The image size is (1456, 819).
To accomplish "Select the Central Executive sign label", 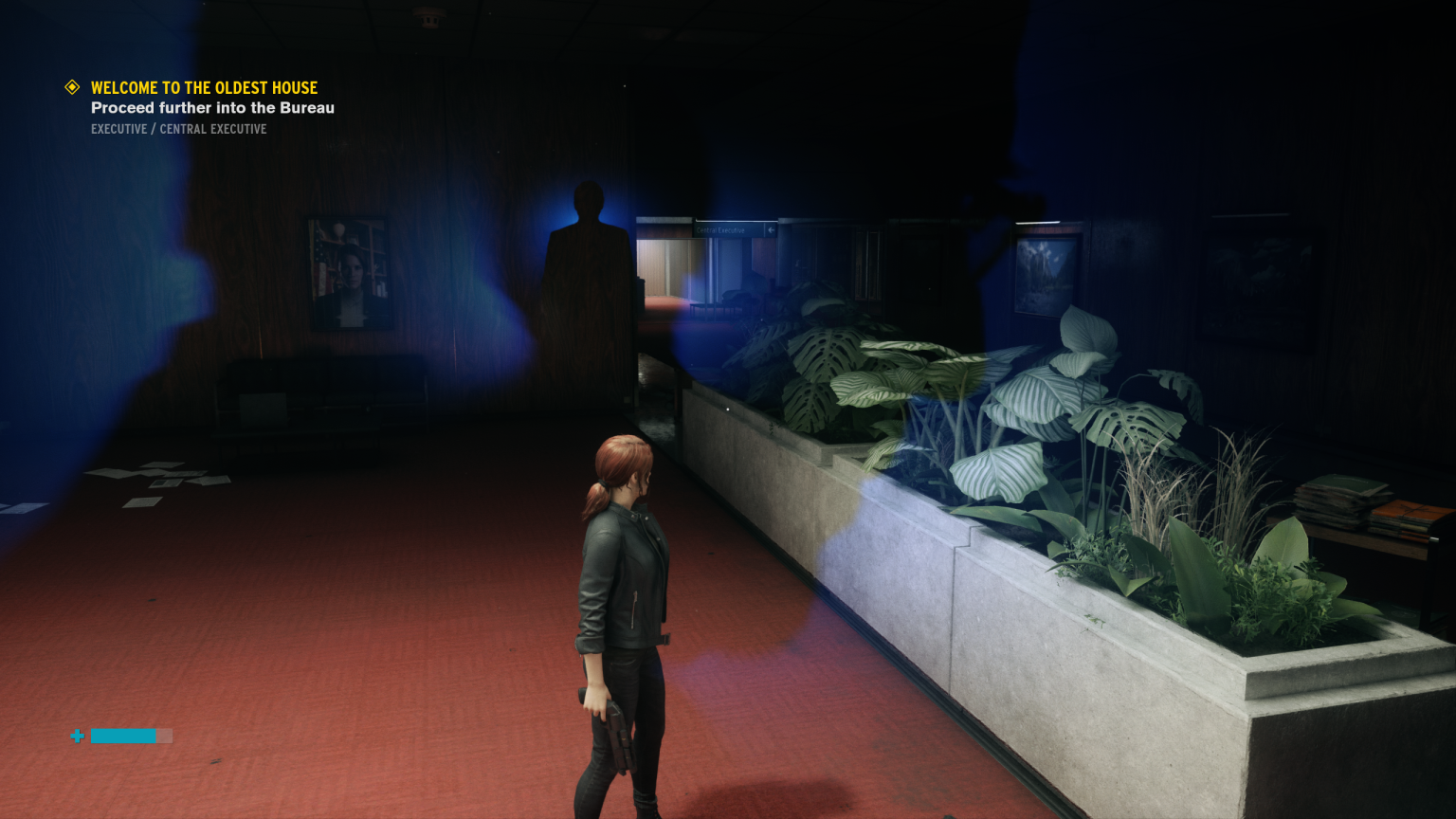I will [722, 229].
